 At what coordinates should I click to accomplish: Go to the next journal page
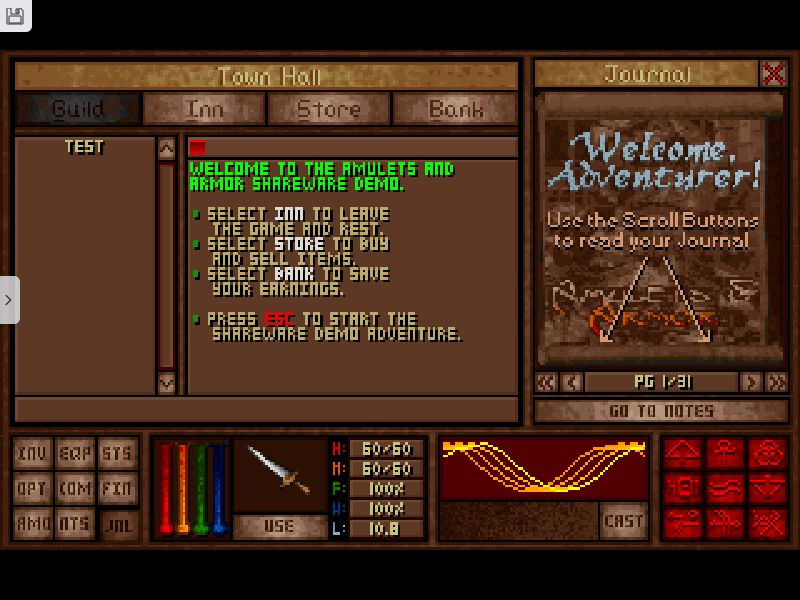(x=750, y=382)
